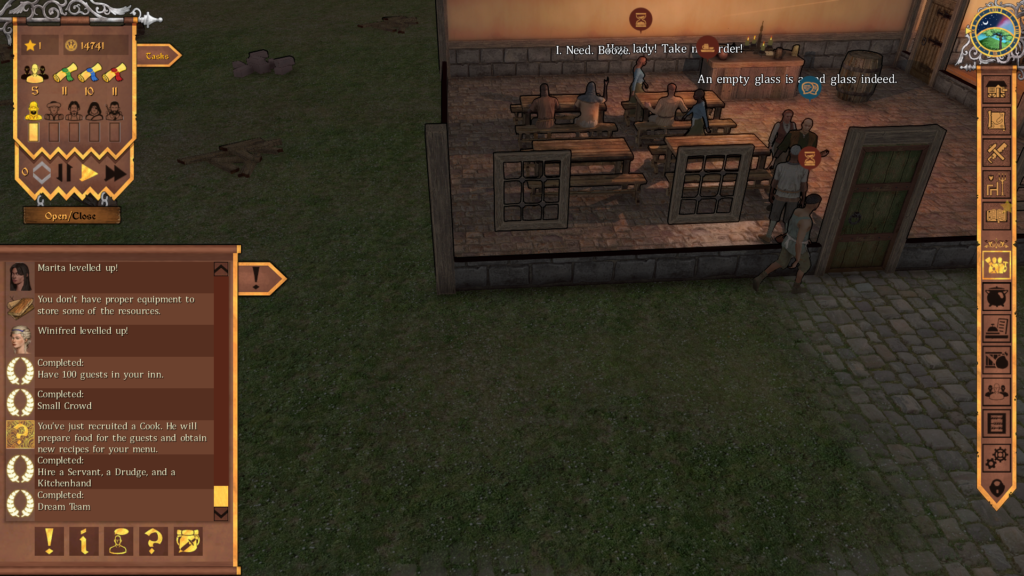Toggle the question mark hints filter
The height and width of the screenshot is (576, 1024).
pyautogui.click(x=153, y=541)
